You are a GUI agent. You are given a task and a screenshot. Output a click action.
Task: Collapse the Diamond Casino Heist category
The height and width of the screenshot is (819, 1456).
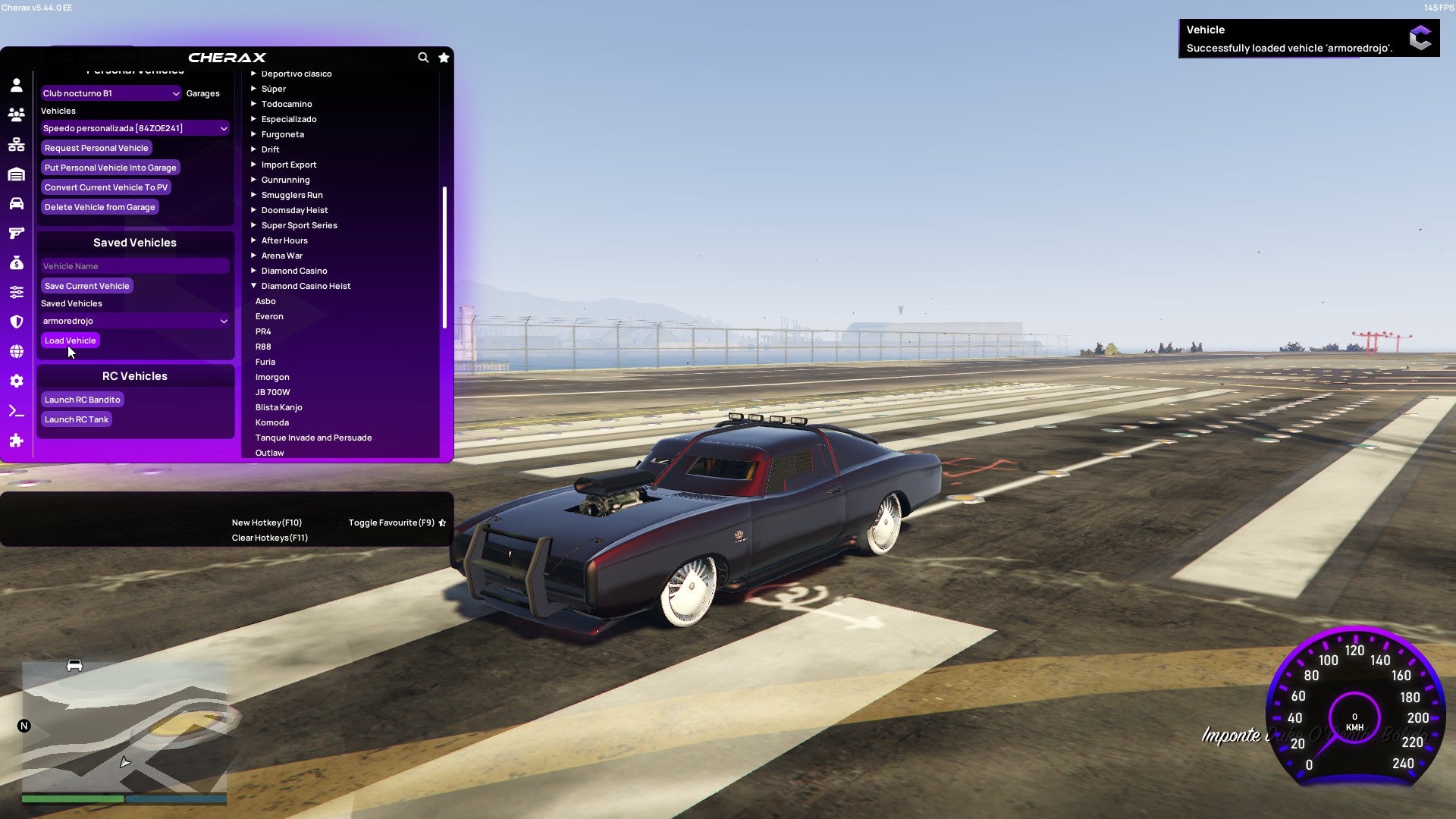click(x=306, y=286)
